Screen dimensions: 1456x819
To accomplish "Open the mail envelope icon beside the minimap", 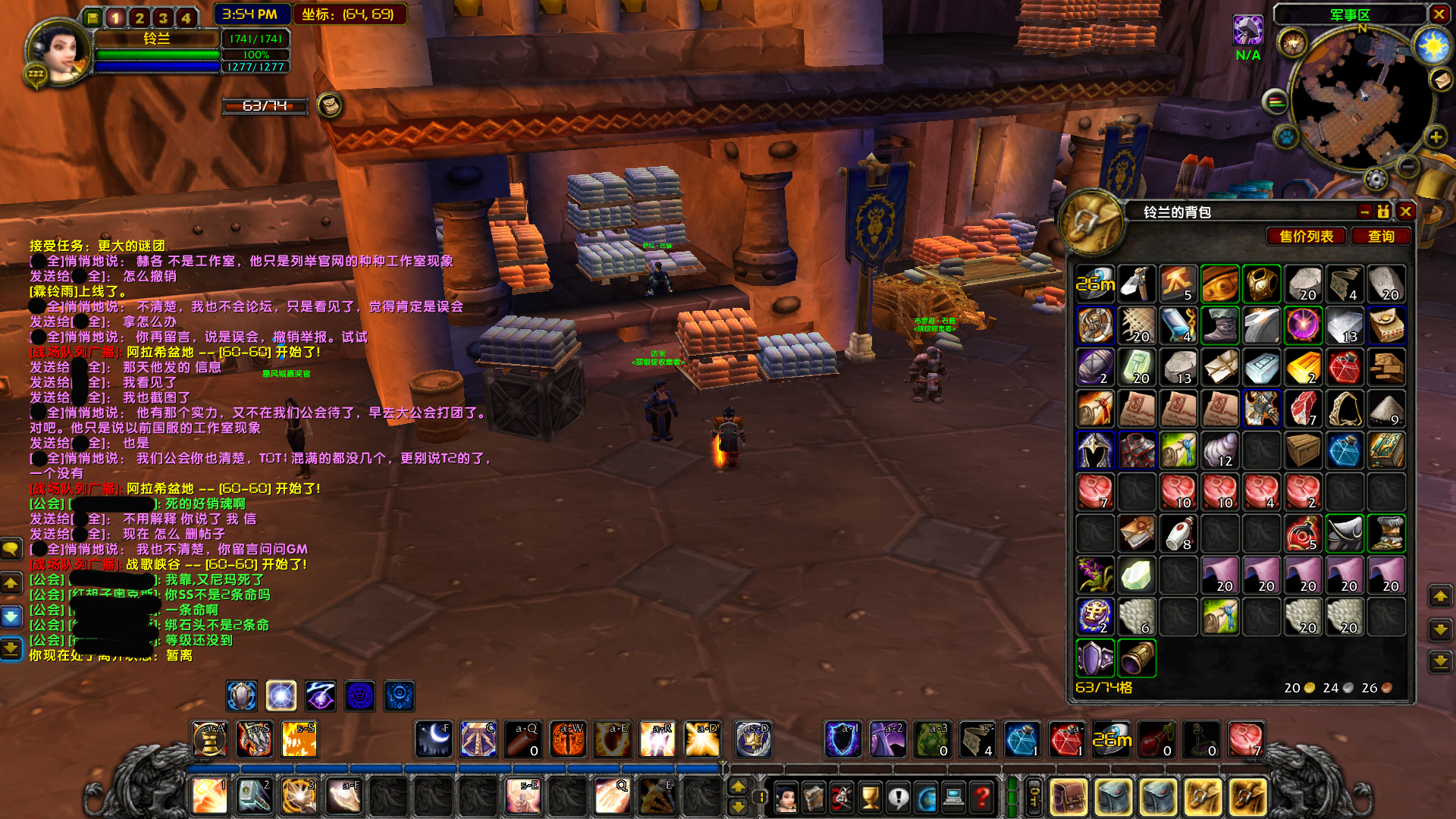I will point(1442,80).
